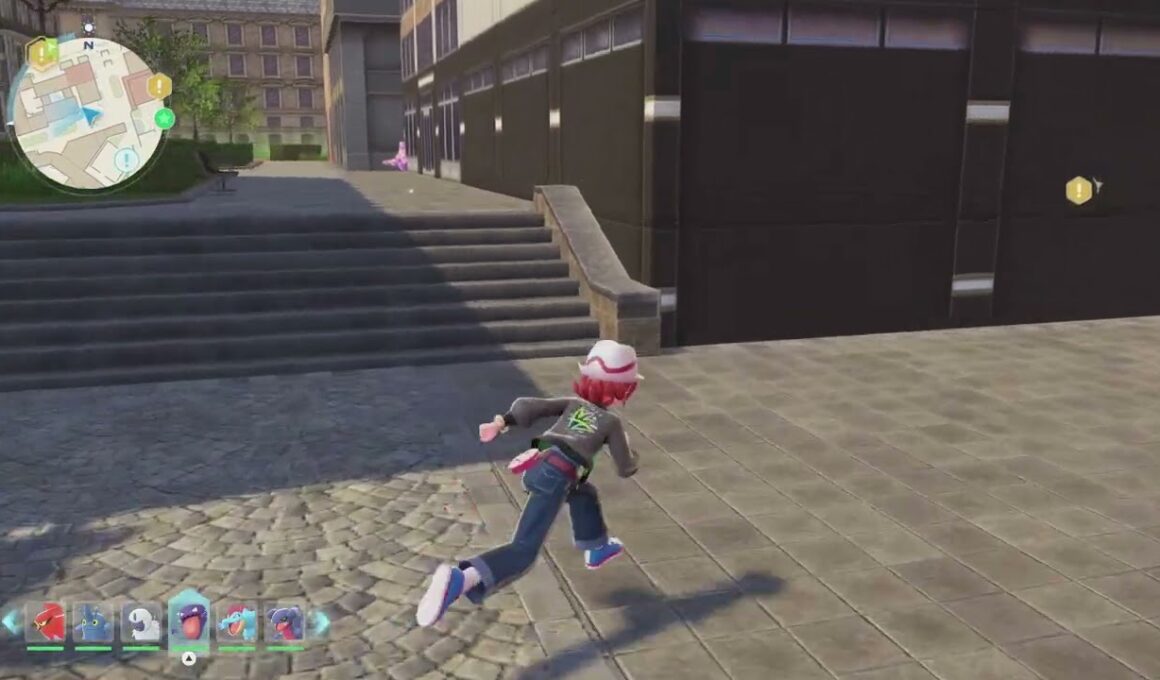Choose the Feraligatr party slot
1160x680 pixels.
point(237,623)
